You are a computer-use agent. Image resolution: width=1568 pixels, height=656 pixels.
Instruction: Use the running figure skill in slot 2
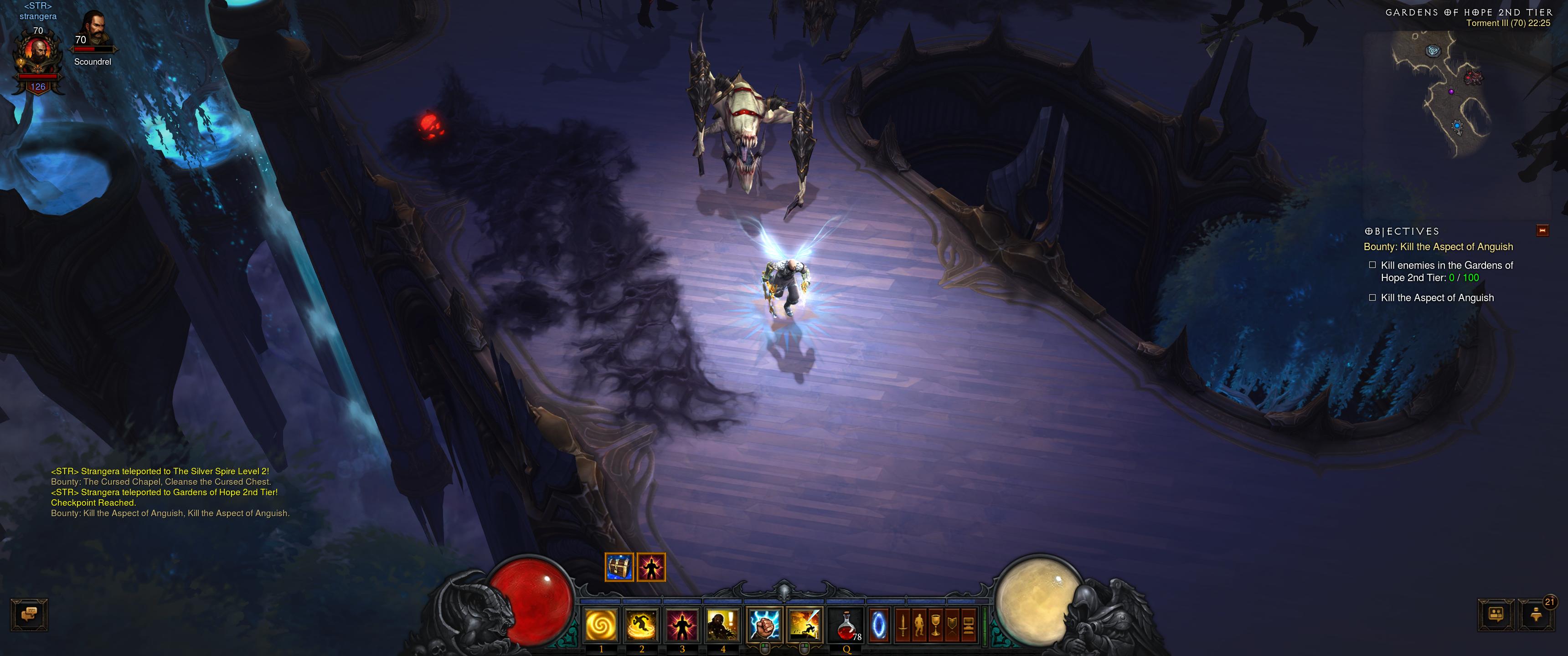pos(642,625)
